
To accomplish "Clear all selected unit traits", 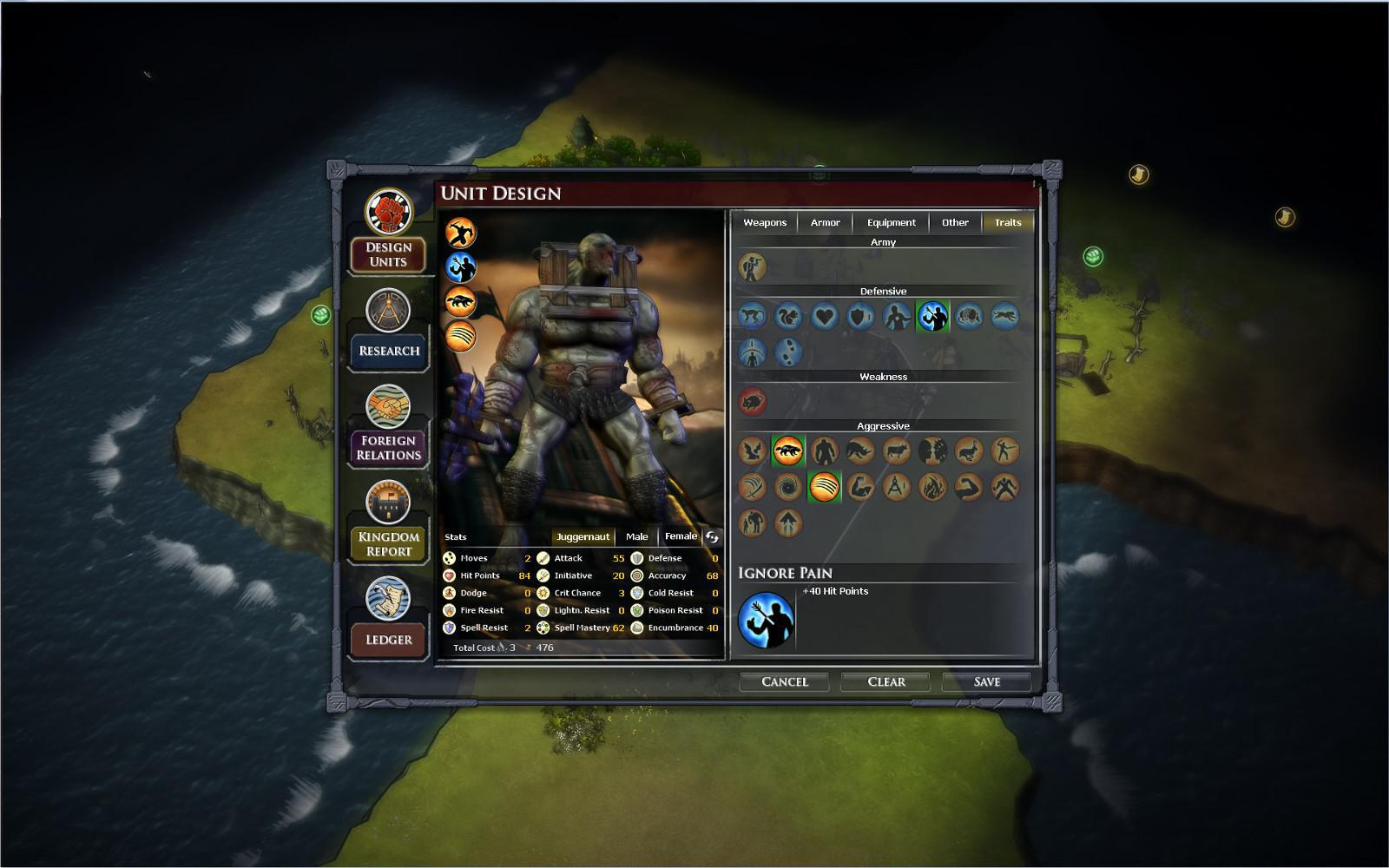I will click(885, 681).
